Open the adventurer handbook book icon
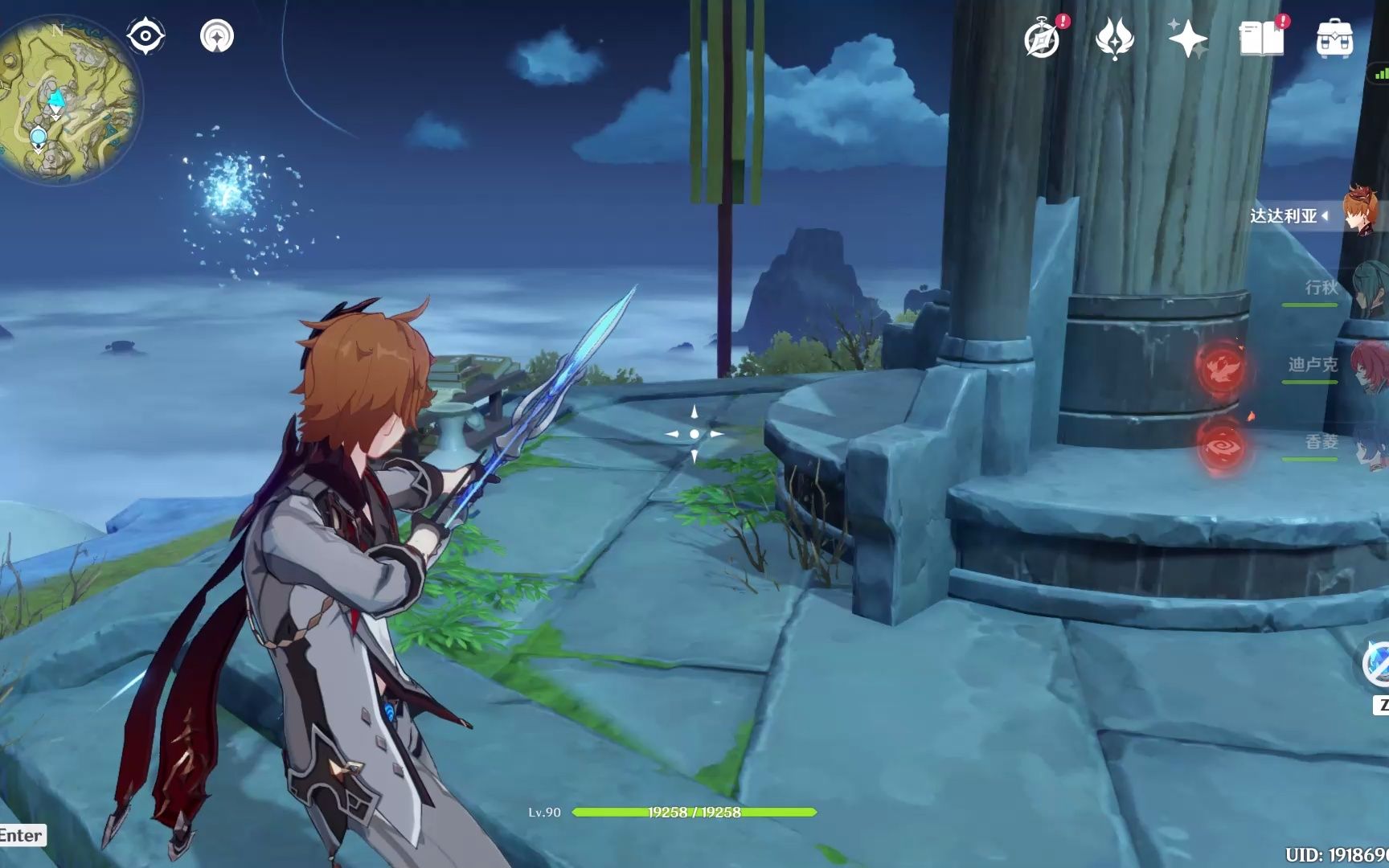 click(x=1260, y=39)
